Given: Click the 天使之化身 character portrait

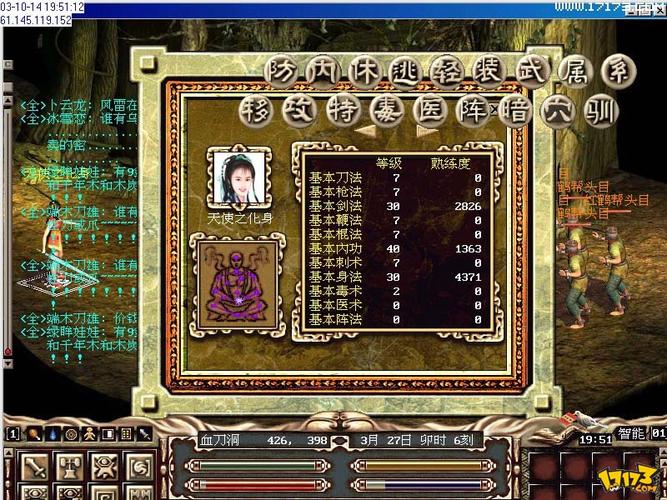Looking at the screenshot, I should click(238, 176).
